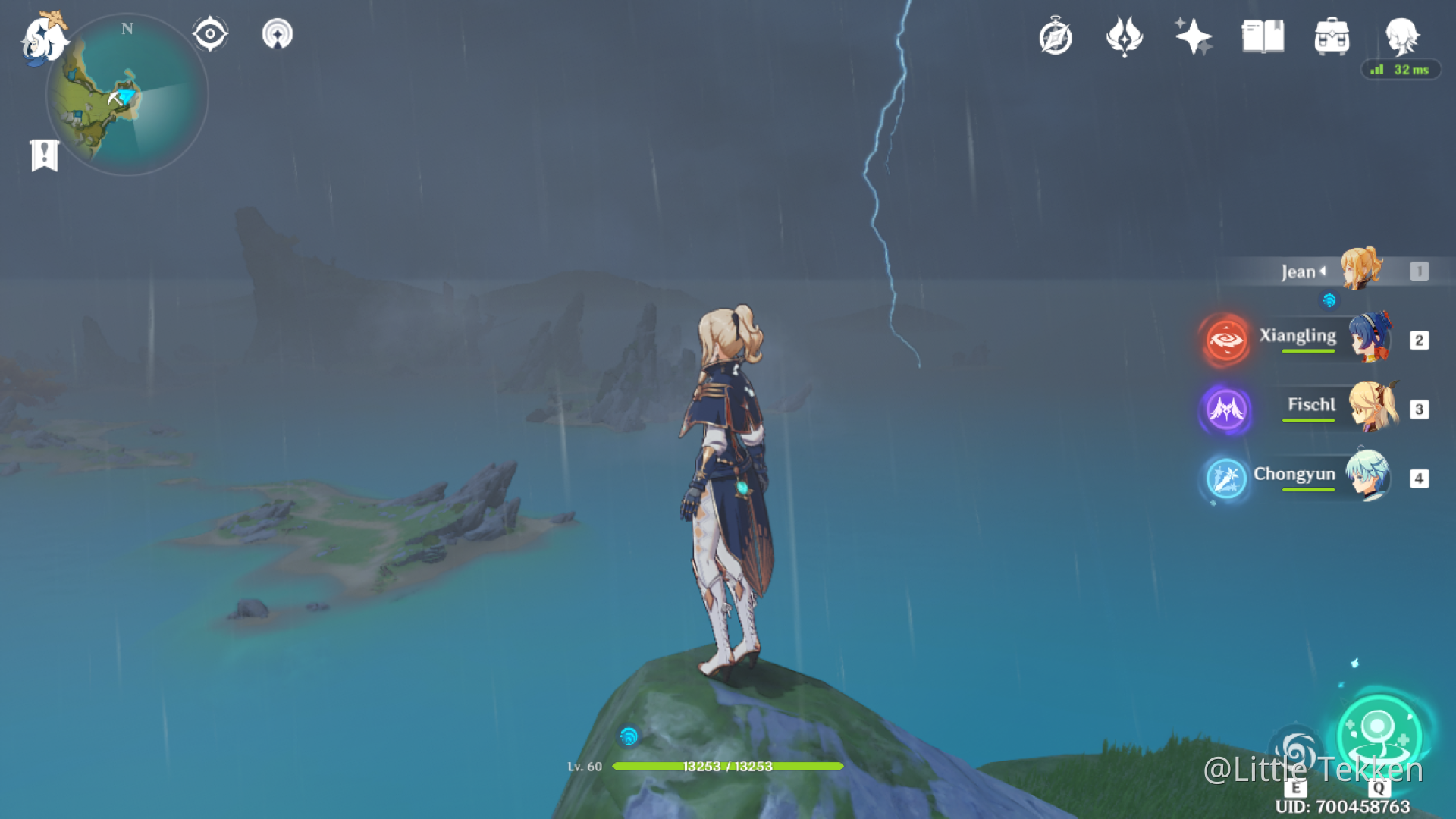Activate the broadcast-style co-op icon near the compass
Image resolution: width=1456 pixels, height=819 pixels.
tap(278, 33)
